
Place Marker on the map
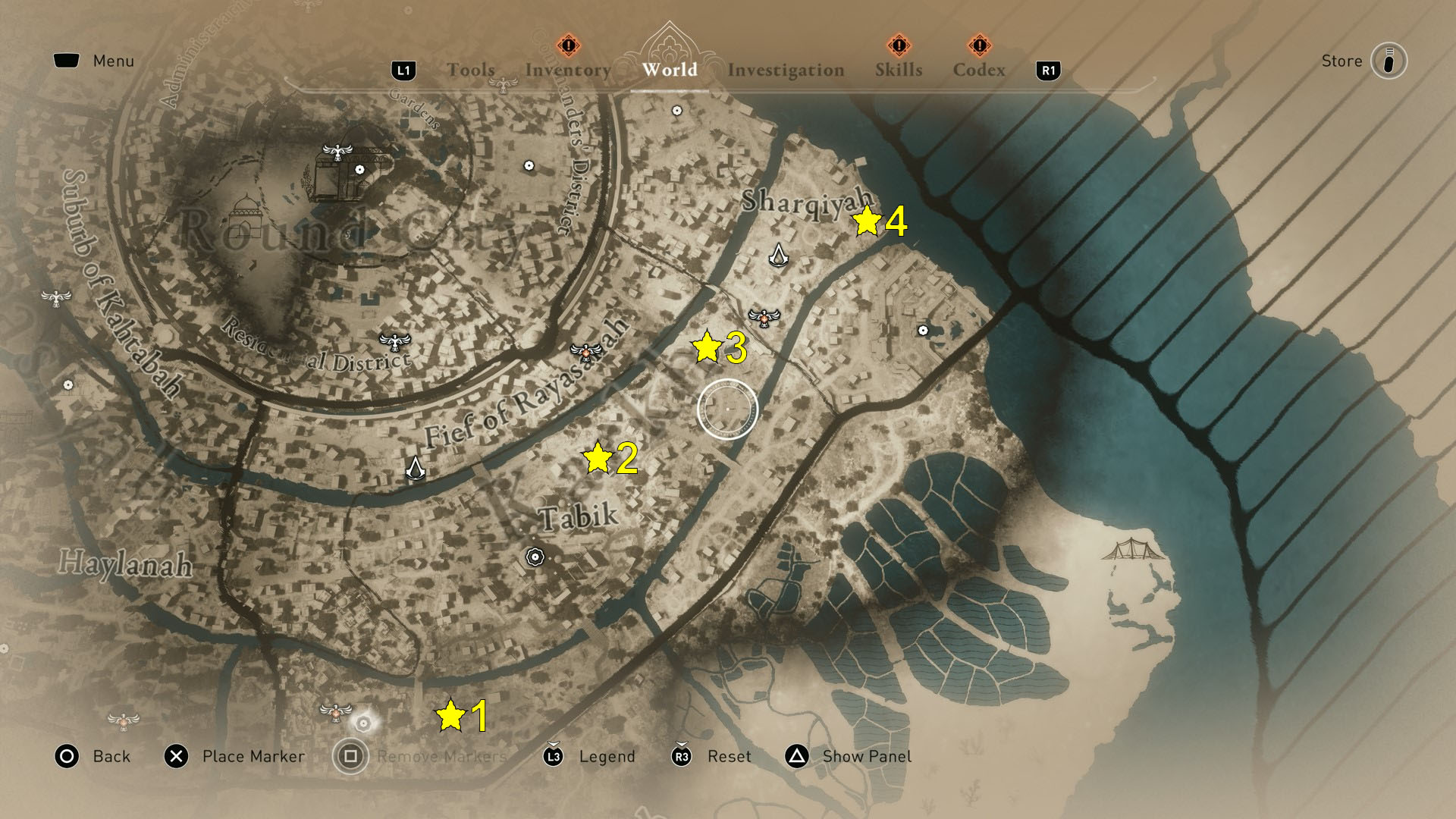[x=176, y=756]
